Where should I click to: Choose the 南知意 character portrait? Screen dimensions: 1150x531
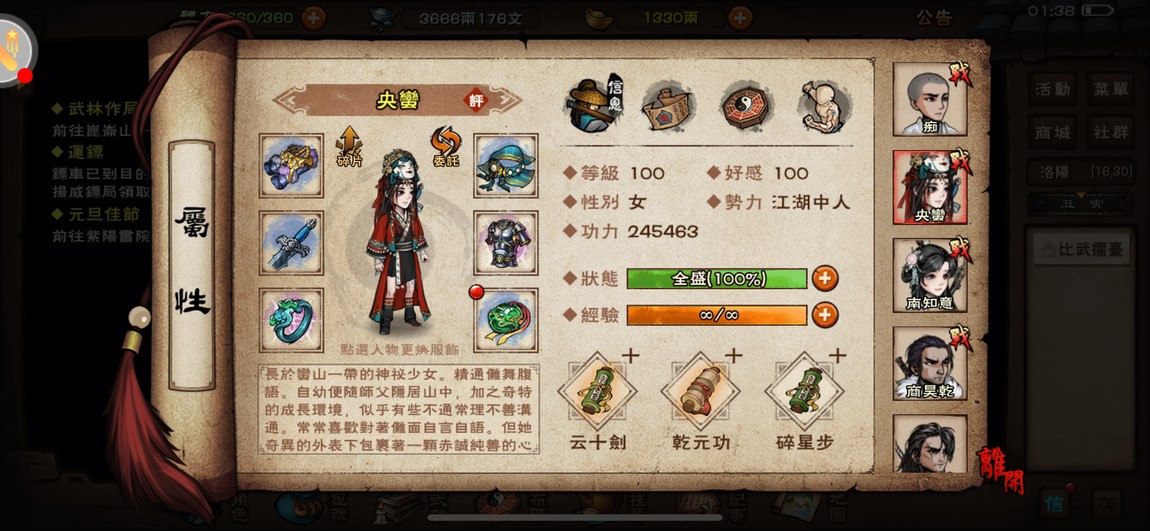[930, 274]
